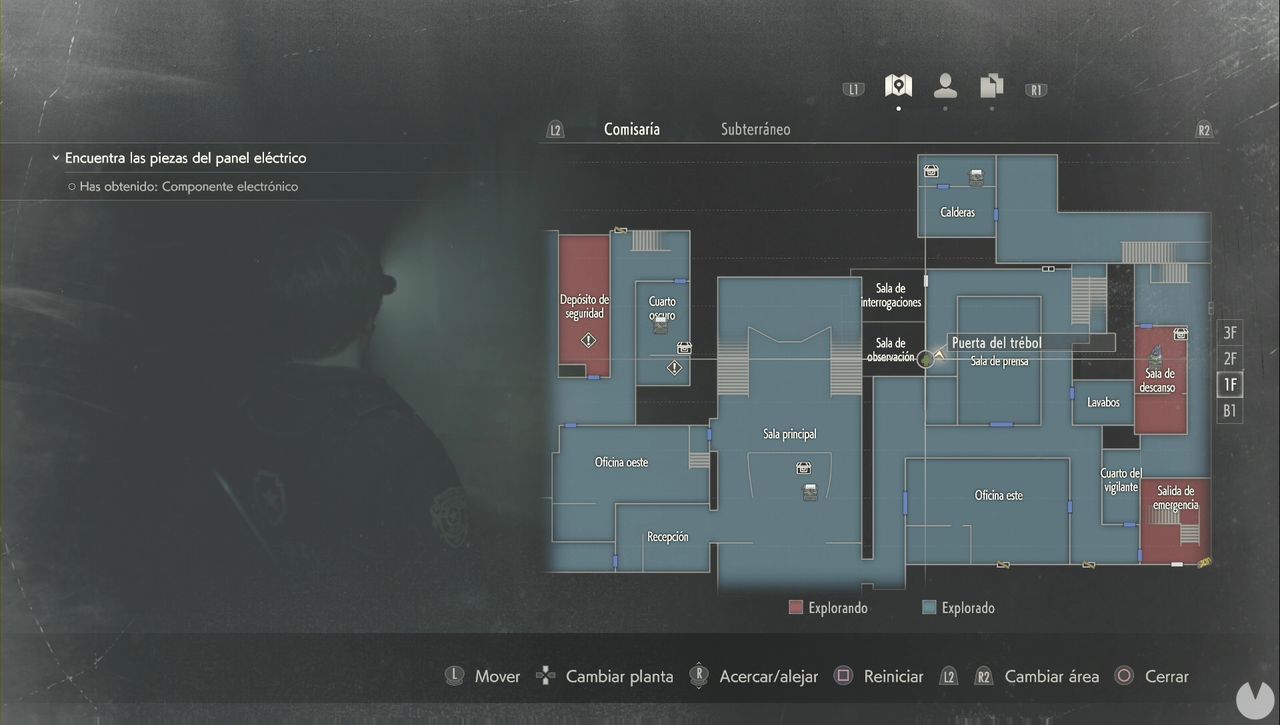This screenshot has width=1280, height=725.
Task: Open the records documents icon in the top bar
Action: [x=991, y=87]
